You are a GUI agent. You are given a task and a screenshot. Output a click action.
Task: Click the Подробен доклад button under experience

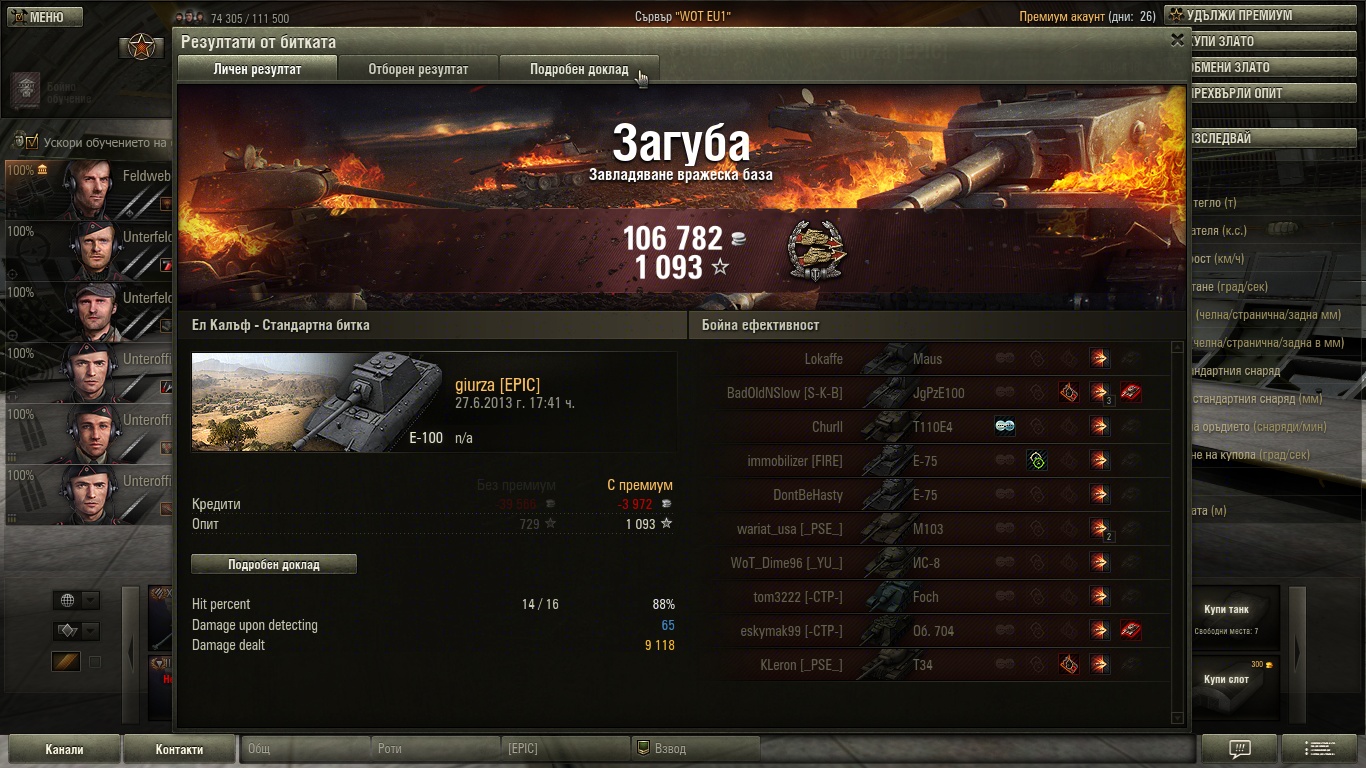click(273, 565)
